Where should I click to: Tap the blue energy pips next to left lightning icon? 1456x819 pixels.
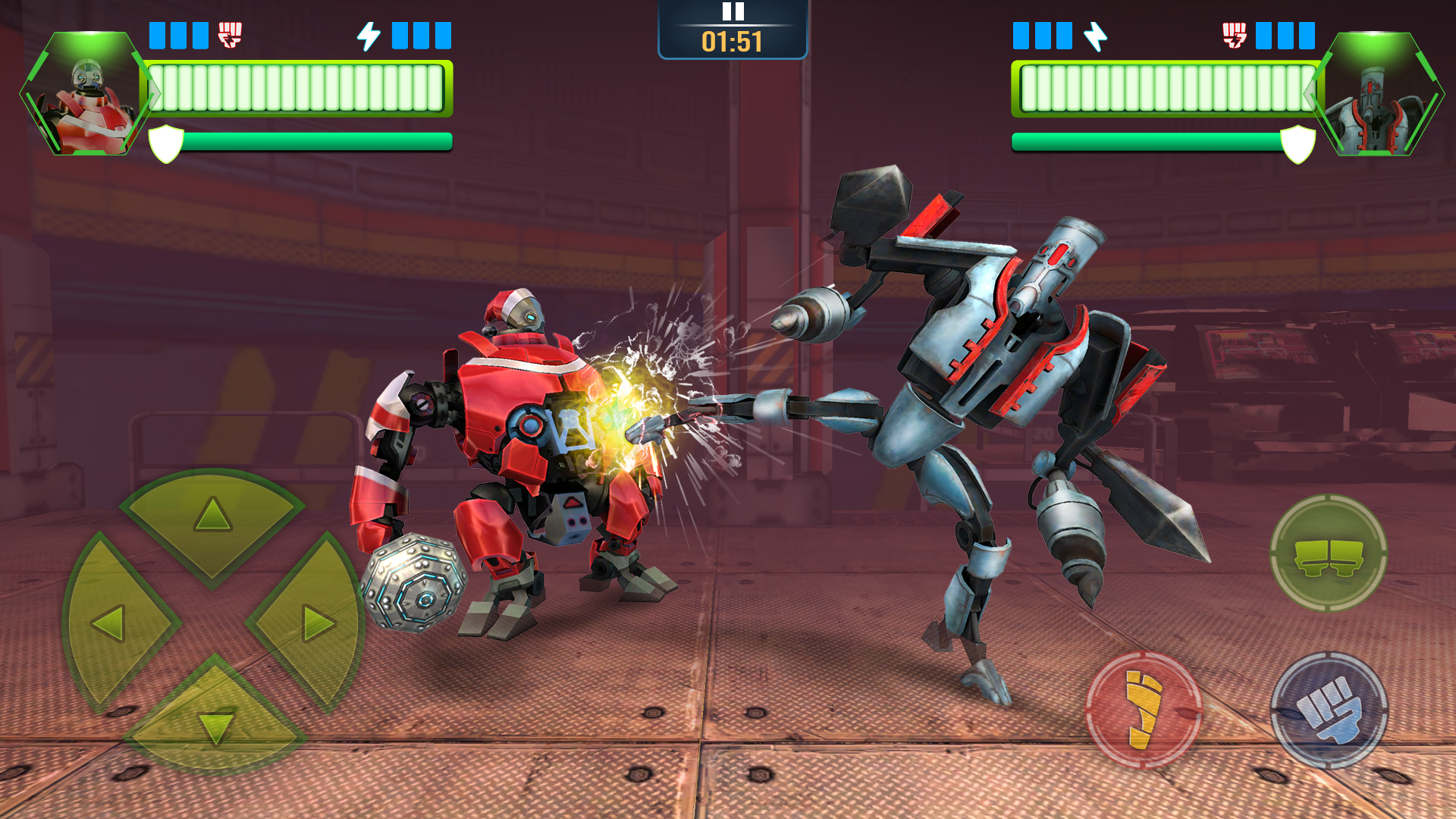coord(420,33)
